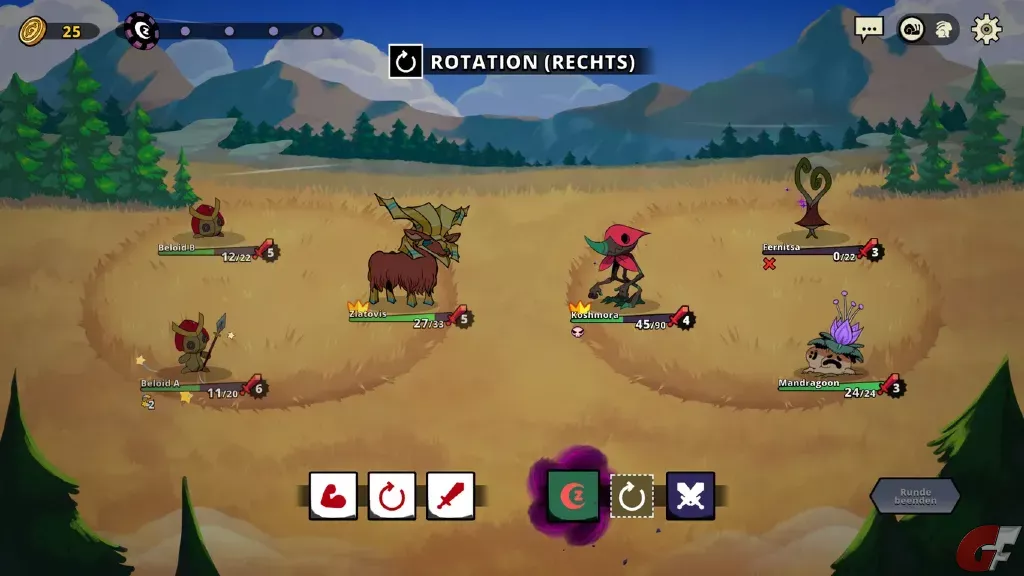Choose the red rotation arrow action card
The width and height of the screenshot is (1024, 576).
tap(392, 496)
